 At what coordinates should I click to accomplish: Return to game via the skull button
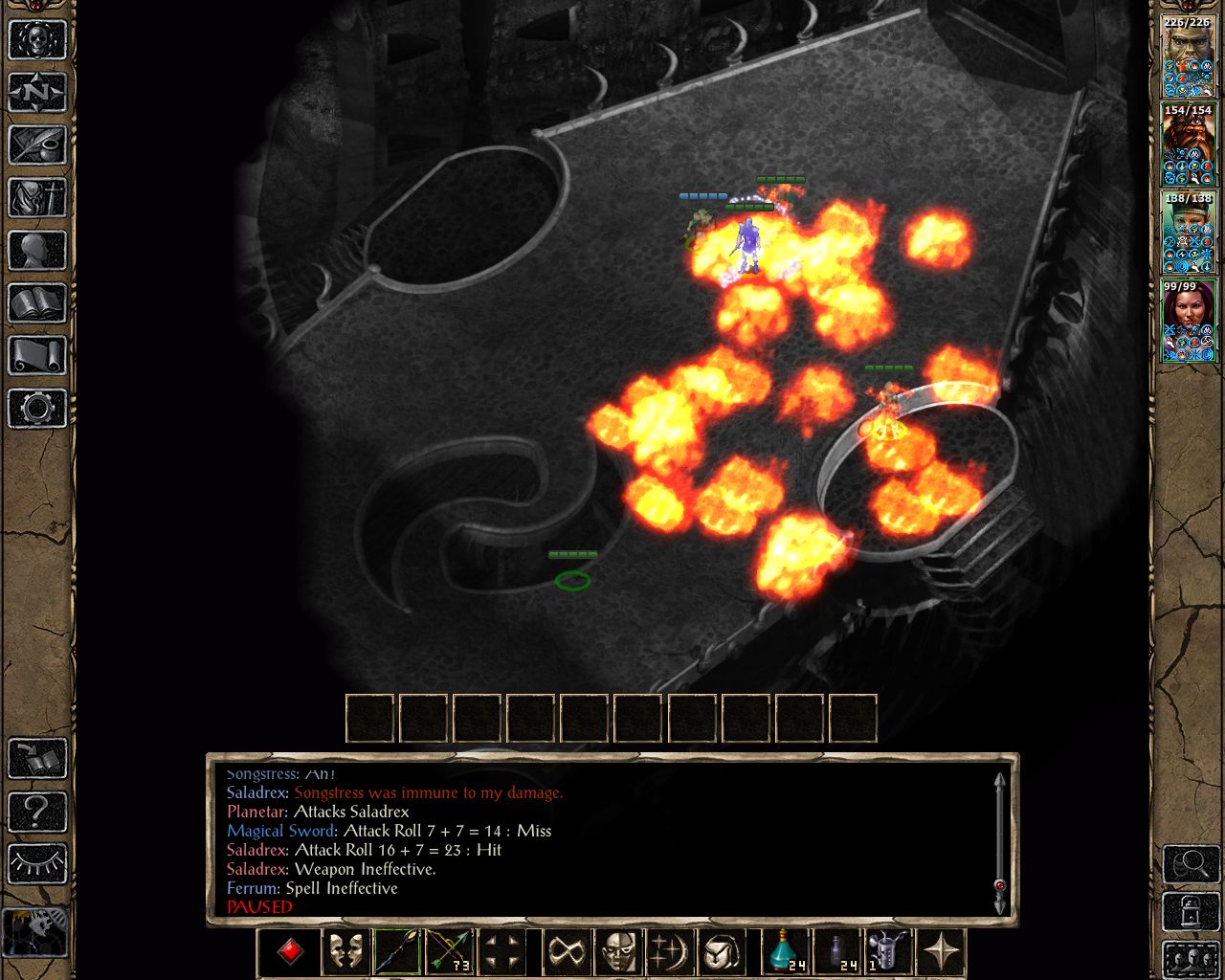pos(37,40)
